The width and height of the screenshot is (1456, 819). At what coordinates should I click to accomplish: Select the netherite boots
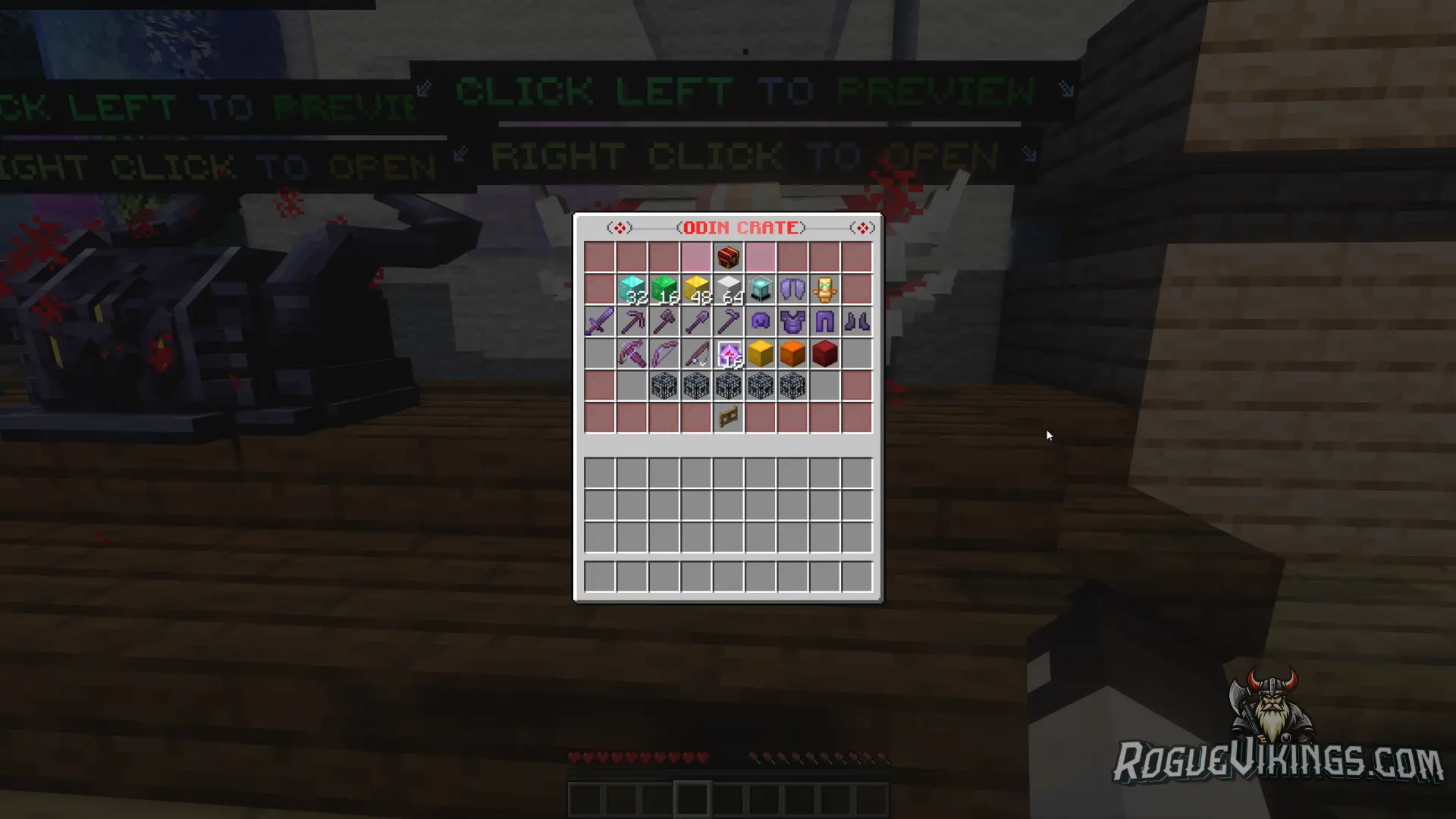coord(858,321)
